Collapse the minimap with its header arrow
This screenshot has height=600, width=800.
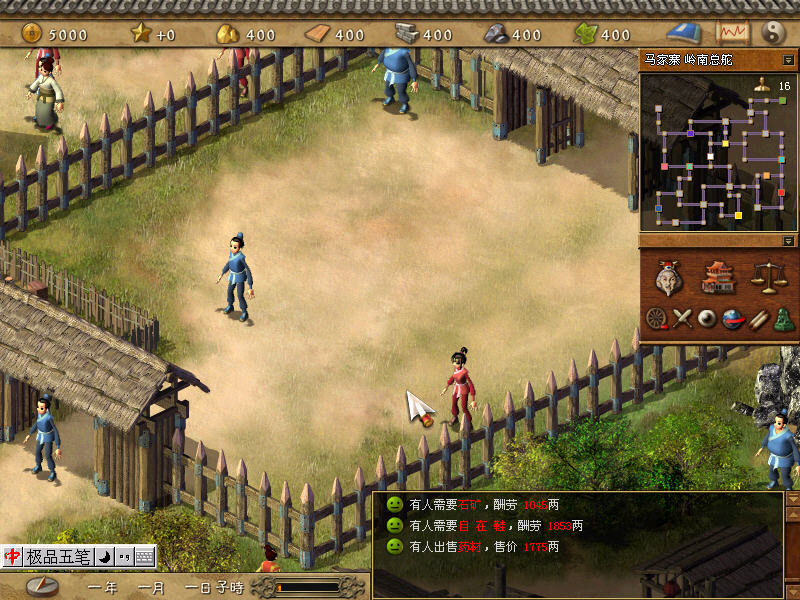(x=789, y=60)
